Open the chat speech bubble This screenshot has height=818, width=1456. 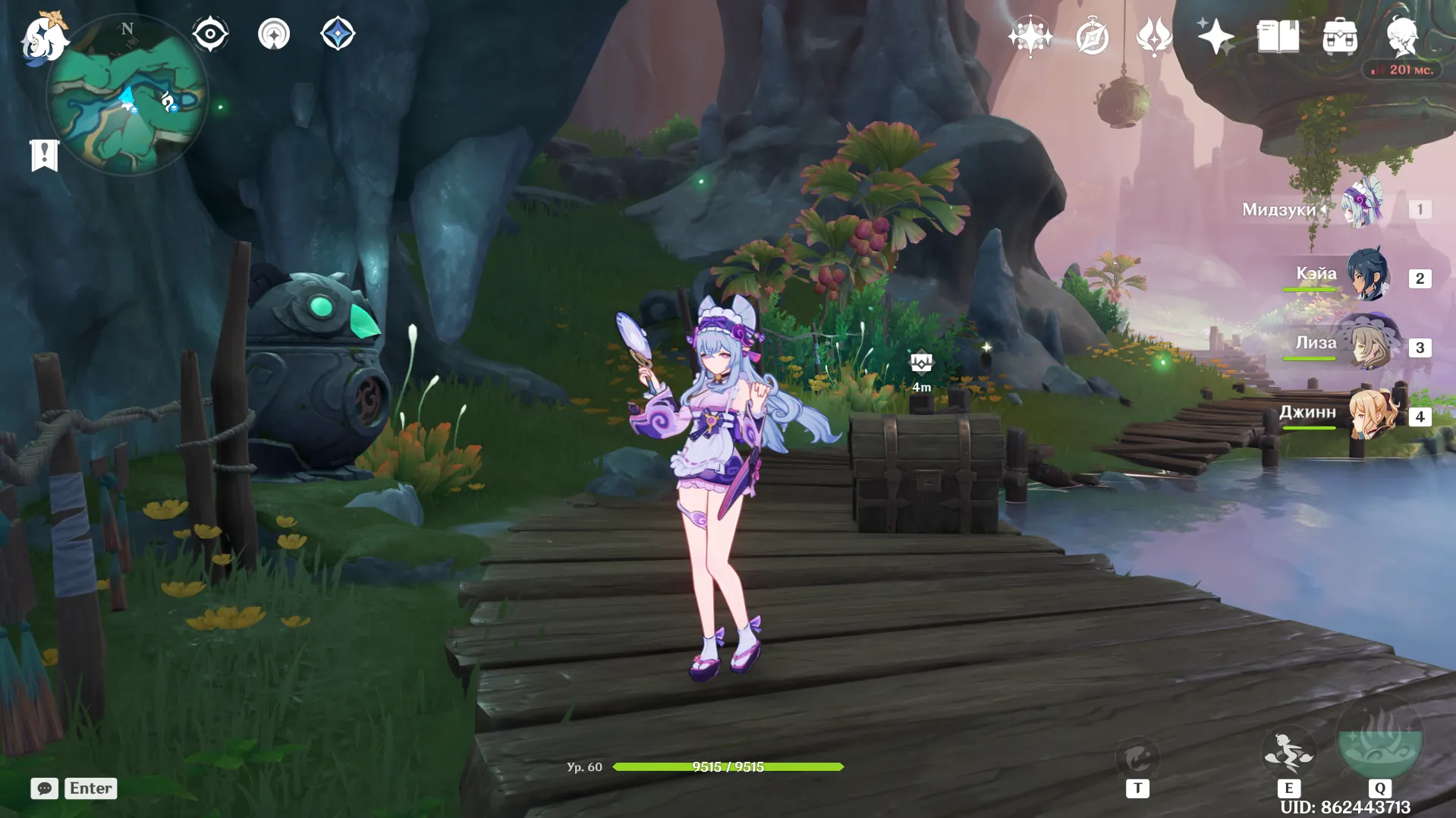(x=45, y=788)
